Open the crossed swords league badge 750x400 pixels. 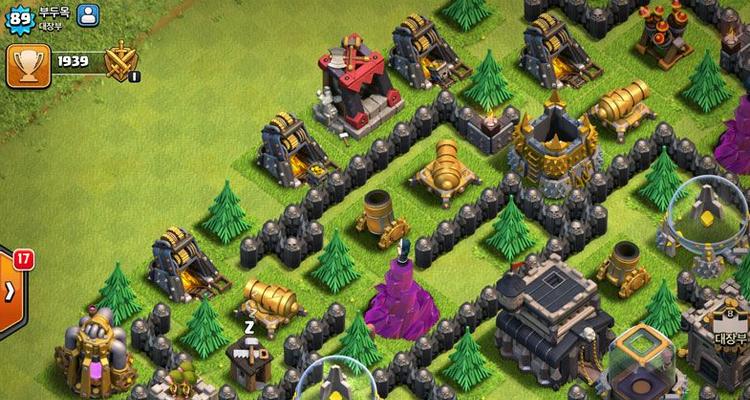pyautogui.click(x=121, y=61)
